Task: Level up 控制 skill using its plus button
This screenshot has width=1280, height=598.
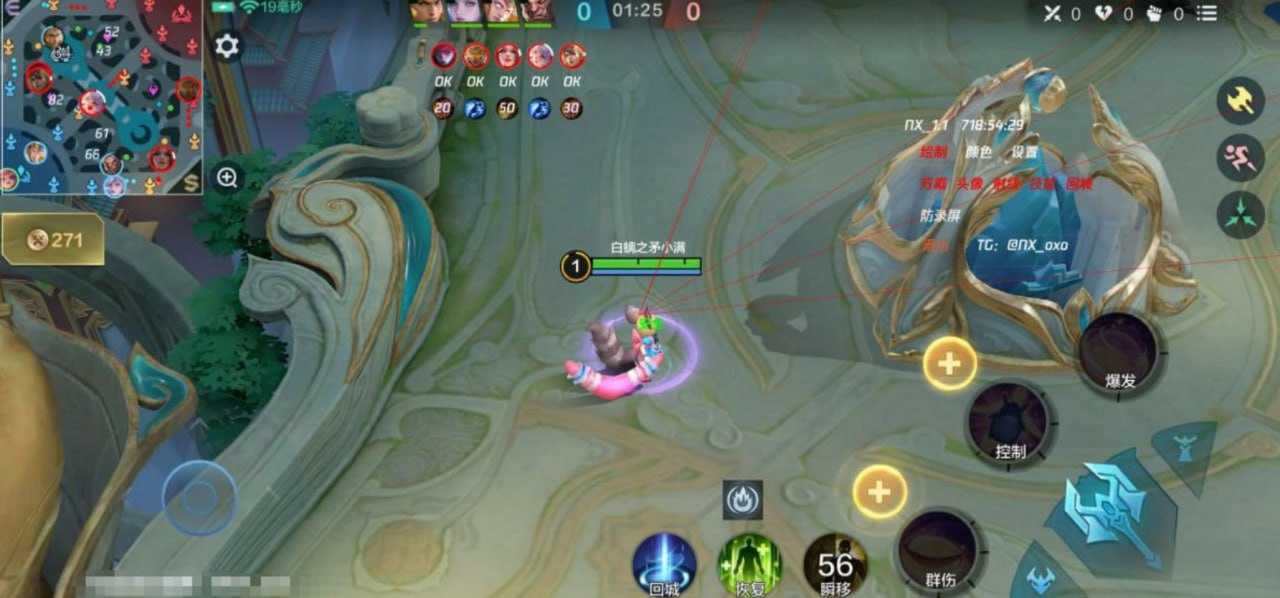Action: pos(949,364)
